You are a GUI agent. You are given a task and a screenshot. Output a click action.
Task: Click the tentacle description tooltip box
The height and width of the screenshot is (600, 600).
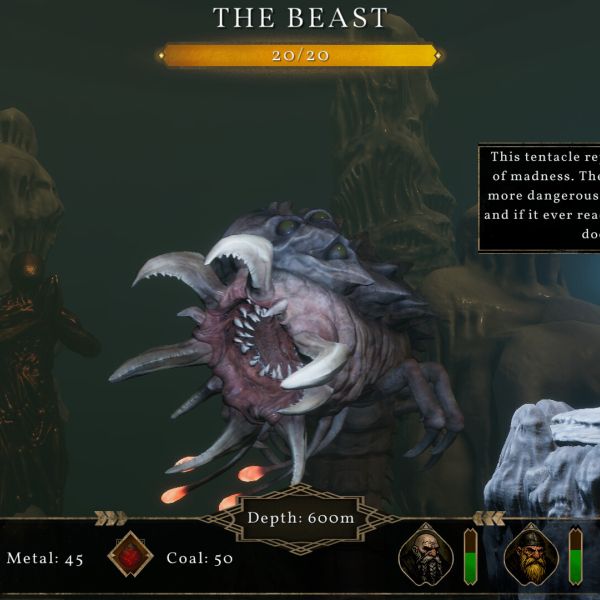point(540,198)
